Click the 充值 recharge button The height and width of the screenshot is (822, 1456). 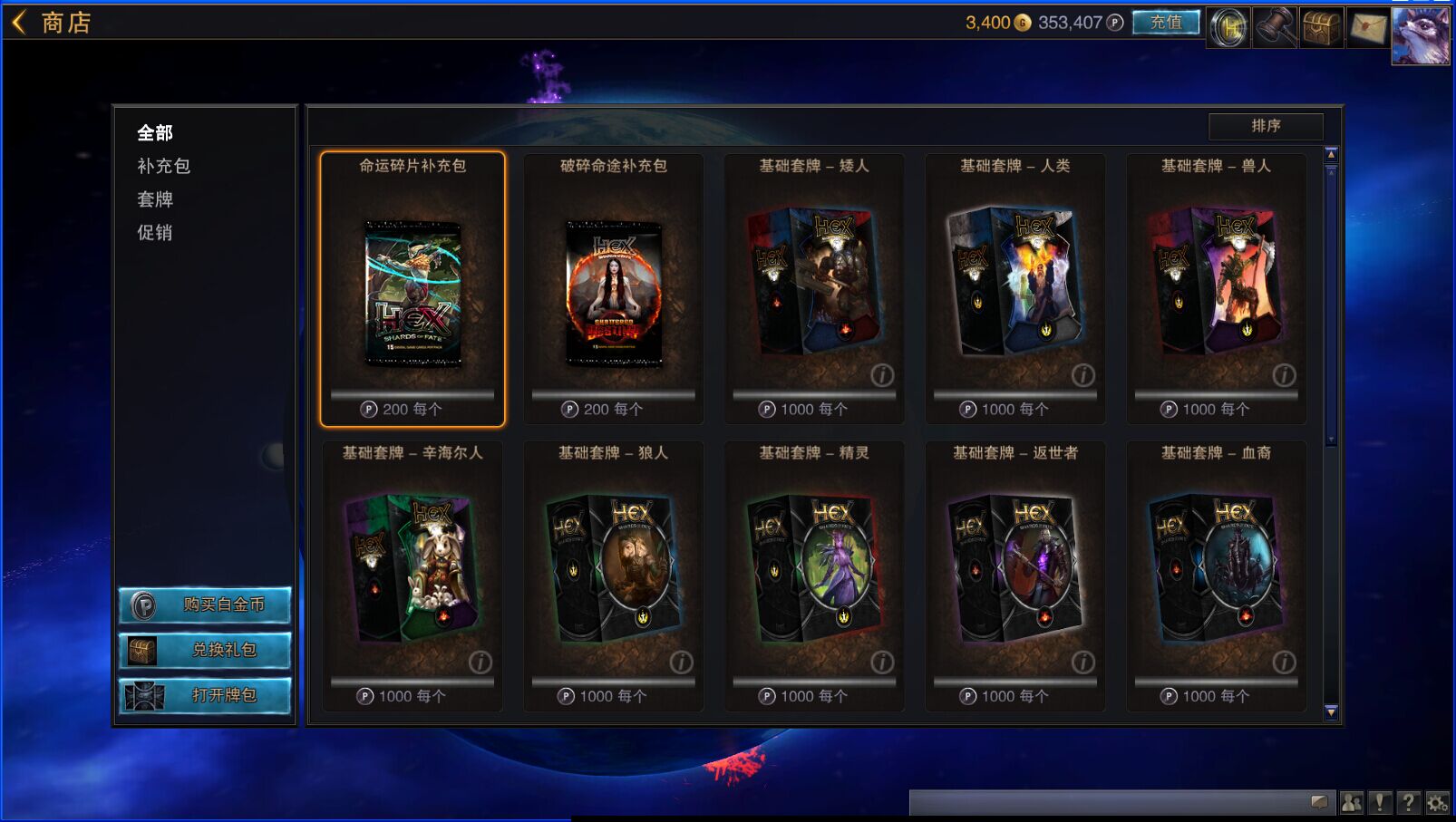(x=1166, y=23)
